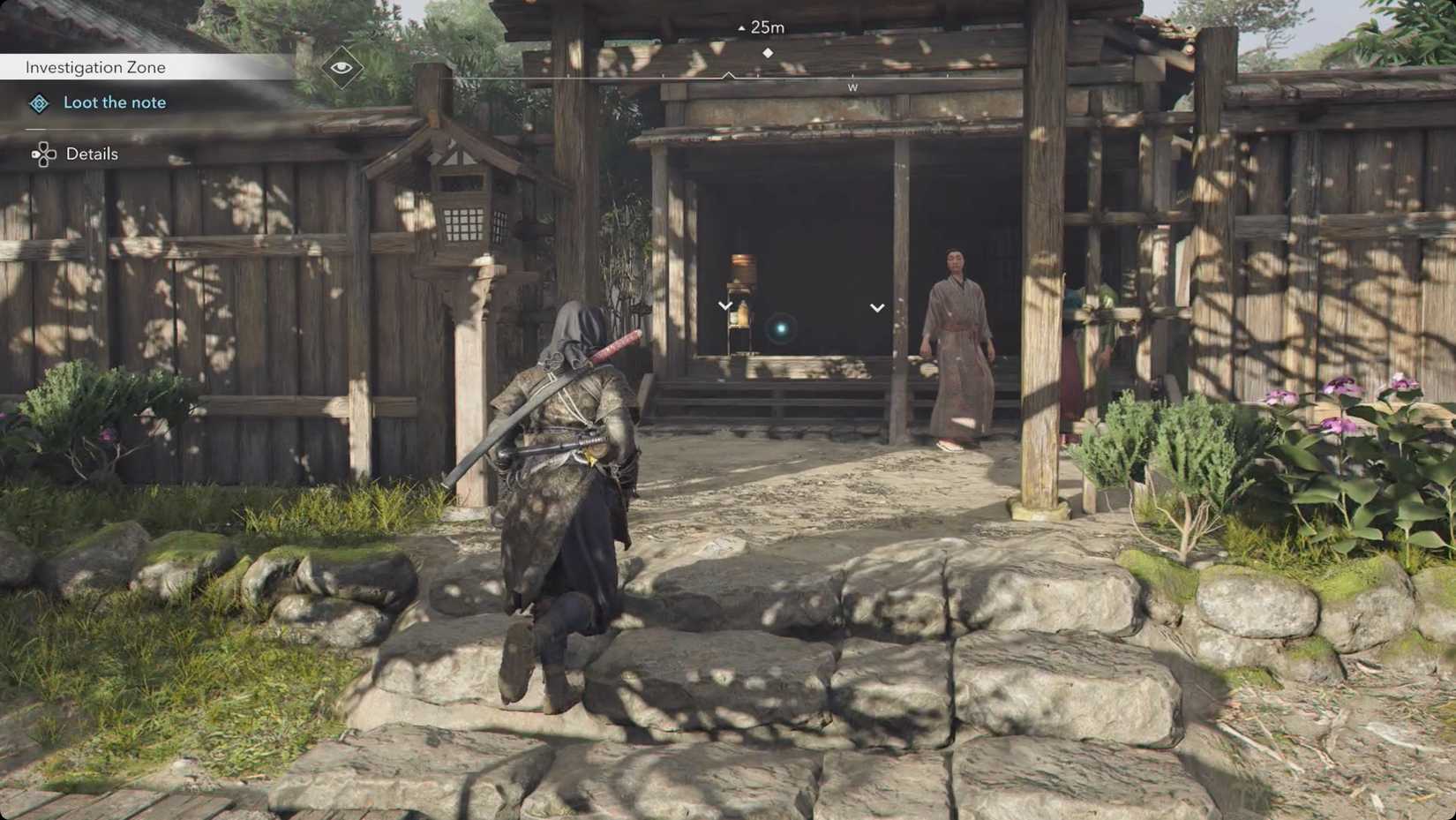Select the Investigation Zone banner

[95, 67]
